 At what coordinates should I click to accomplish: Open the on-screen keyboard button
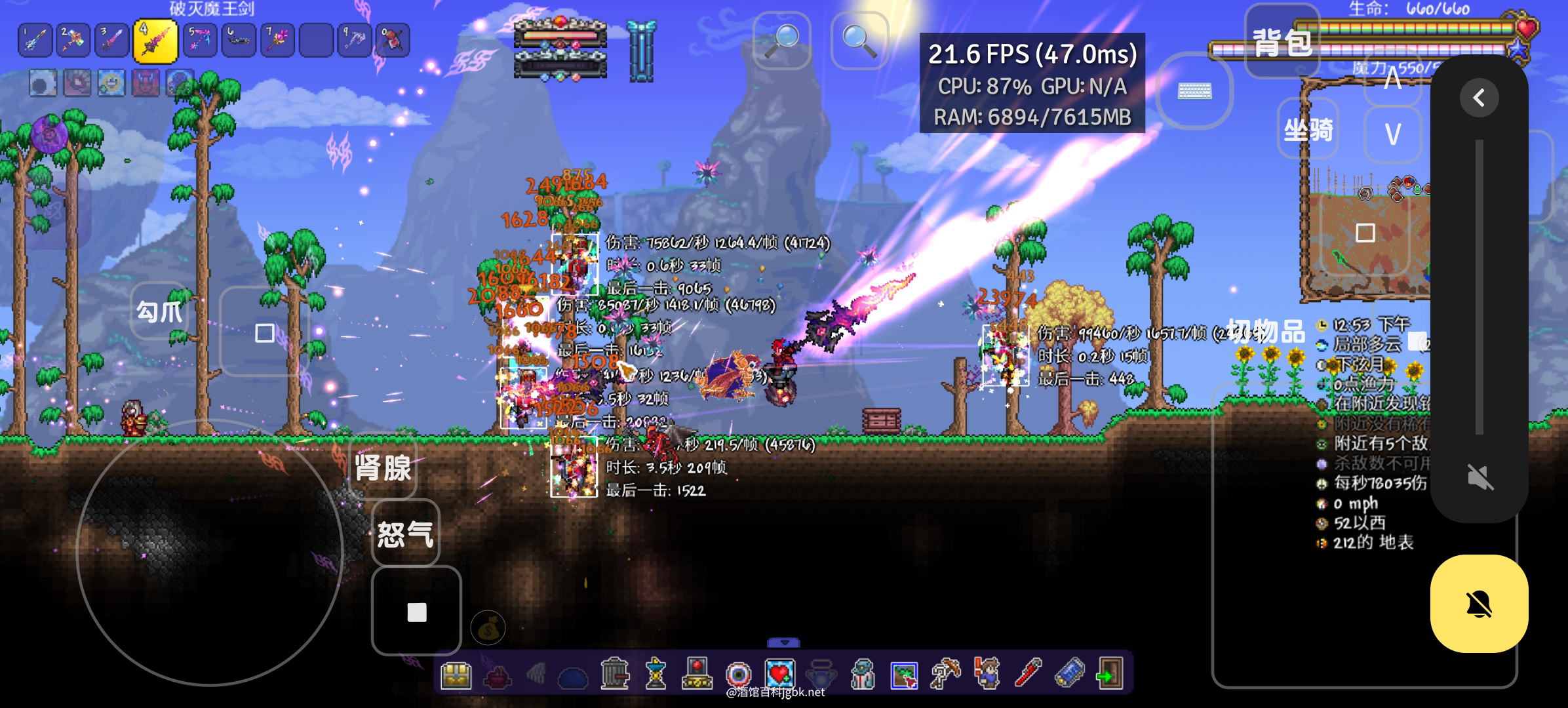(x=1194, y=91)
